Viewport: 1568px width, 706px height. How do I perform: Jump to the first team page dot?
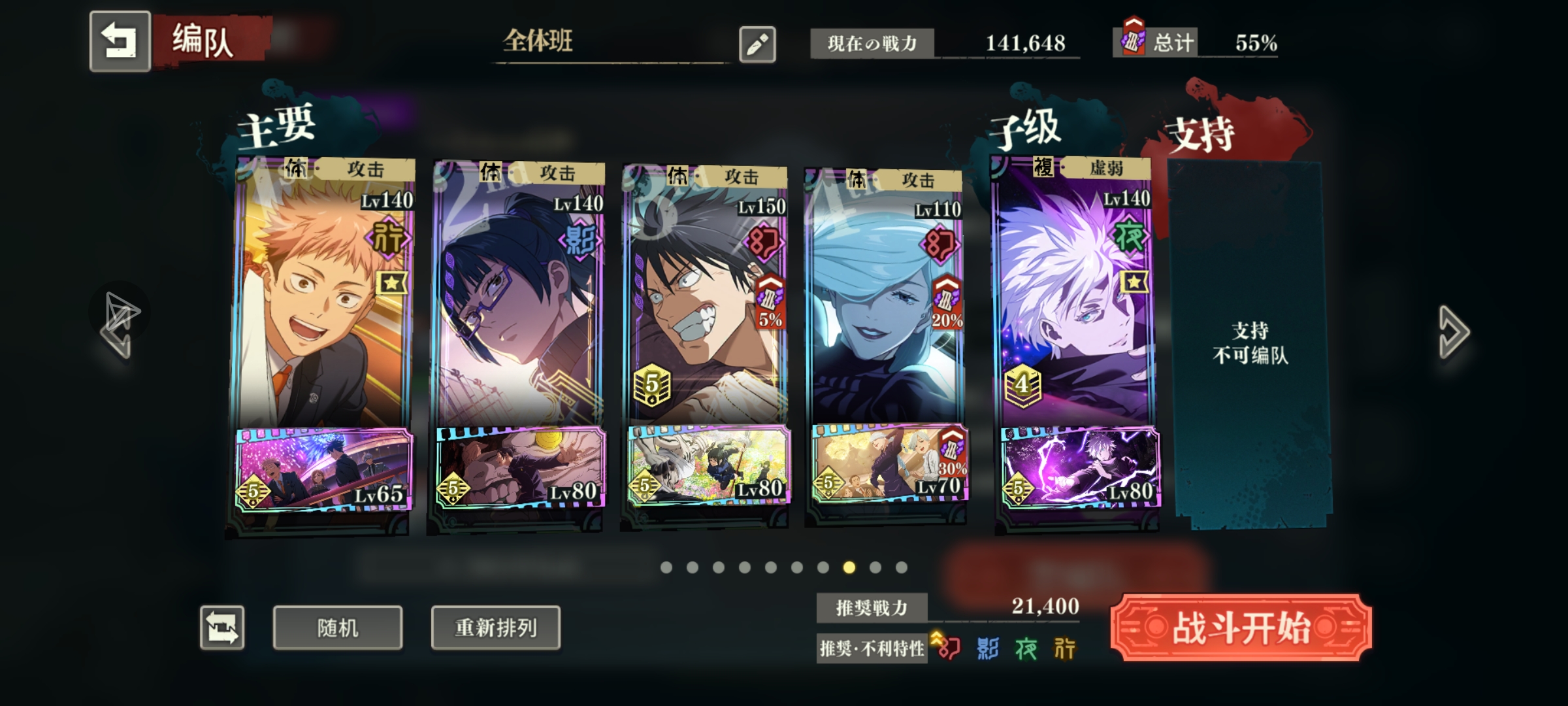pyautogui.click(x=666, y=567)
